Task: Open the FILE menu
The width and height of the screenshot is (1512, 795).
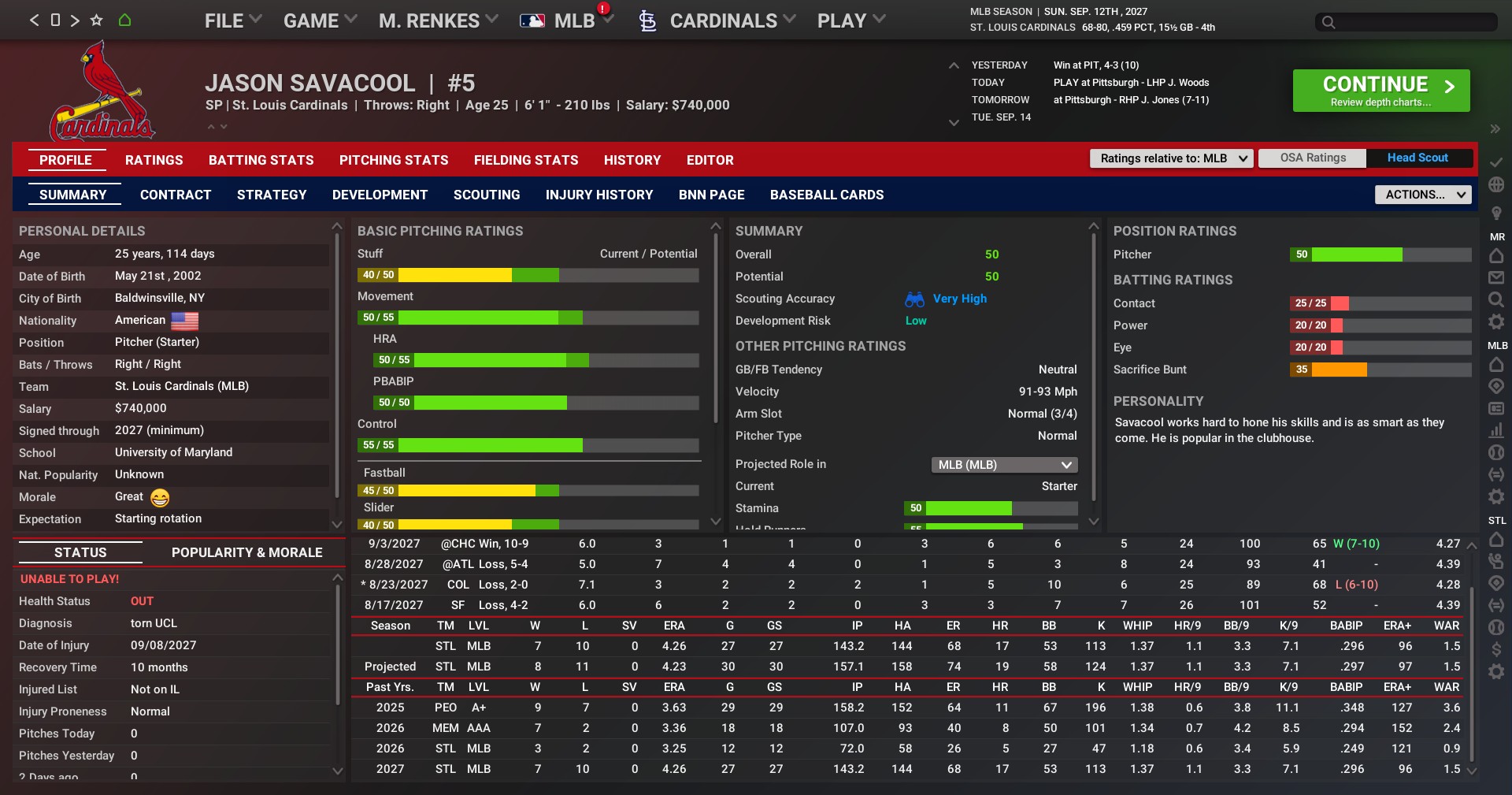Action: [232, 21]
